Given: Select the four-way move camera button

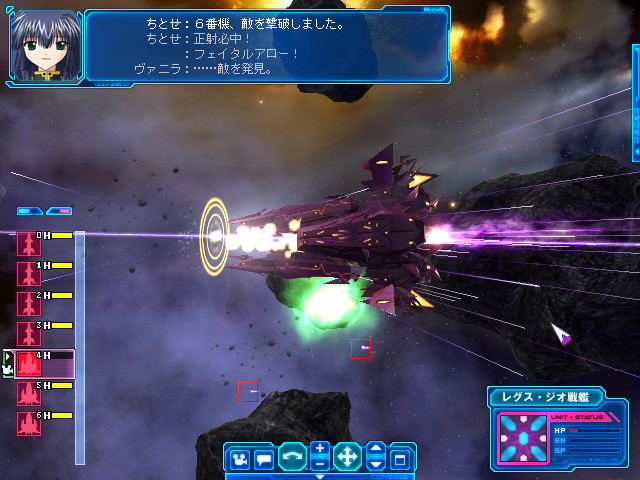Looking at the screenshot, I should [347, 458].
